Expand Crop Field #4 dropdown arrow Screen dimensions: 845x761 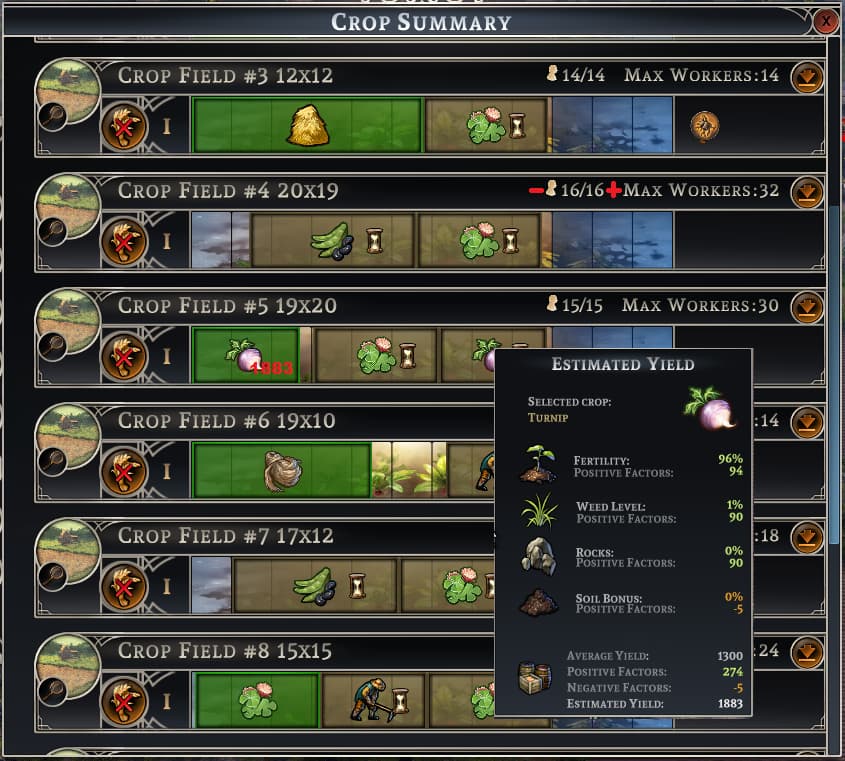click(x=807, y=192)
